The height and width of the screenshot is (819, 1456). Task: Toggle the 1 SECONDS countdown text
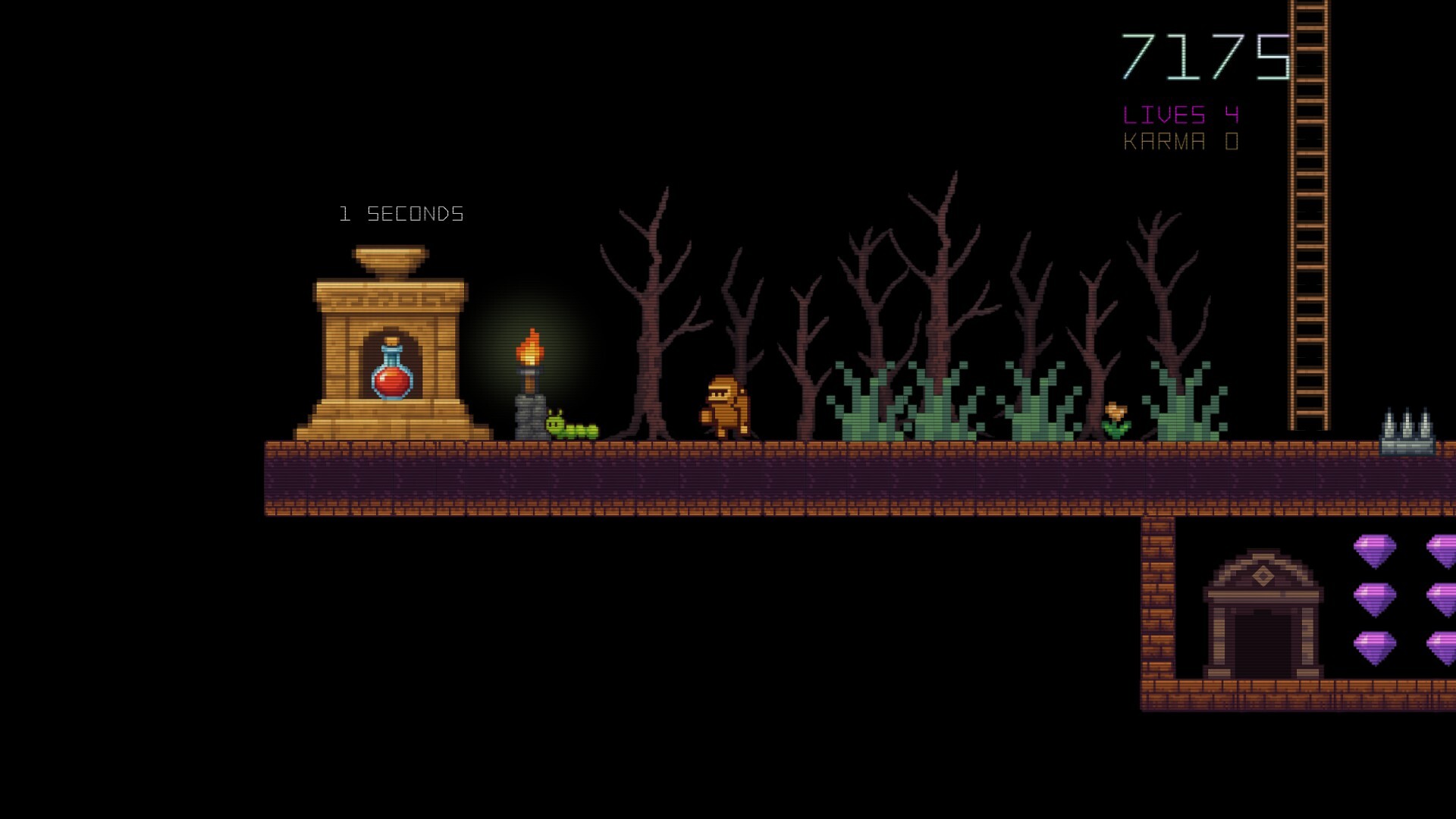click(x=400, y=213)
